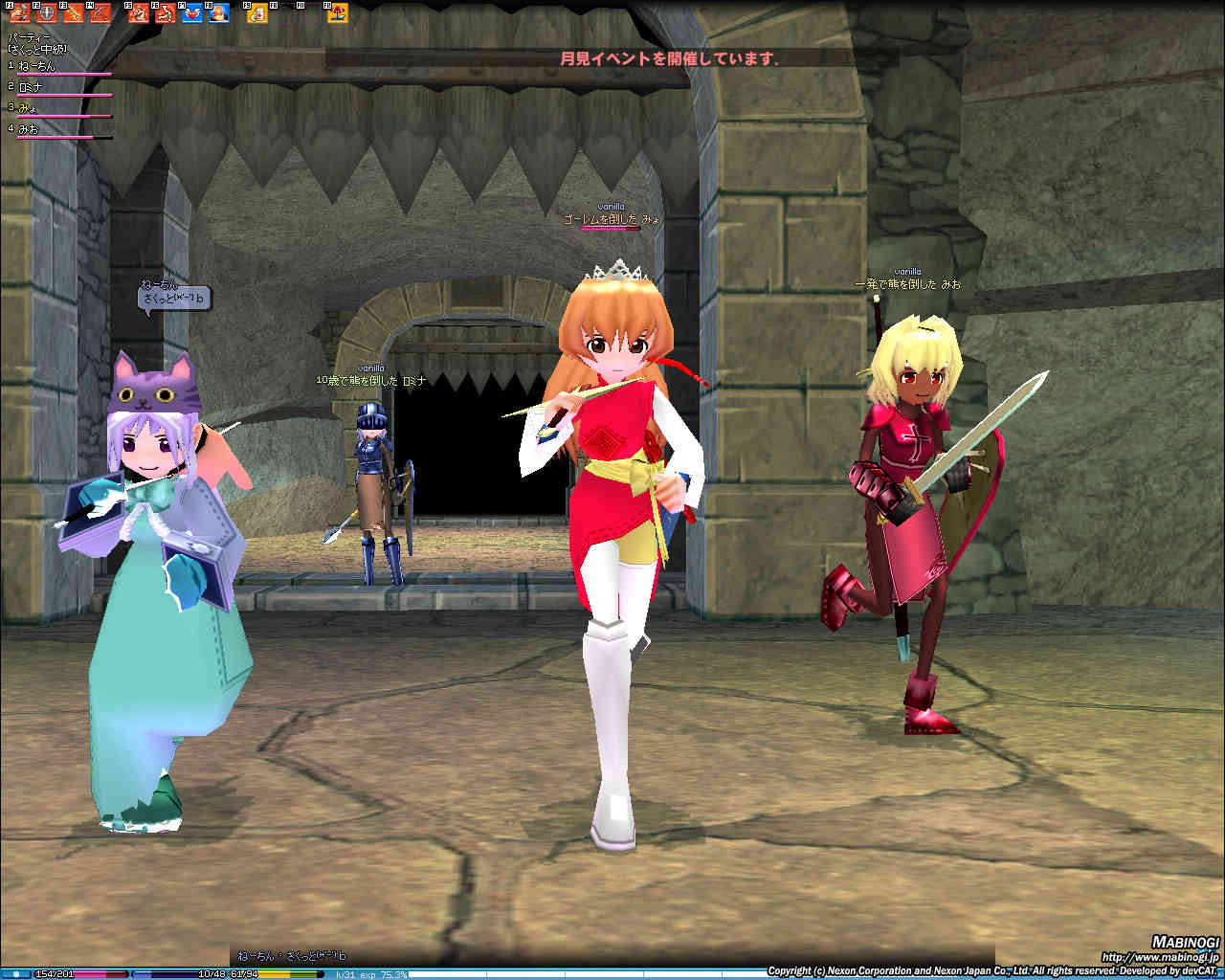Click the パーティー party header
Screen dimensions: 1225x980
[x=29, y=37]
